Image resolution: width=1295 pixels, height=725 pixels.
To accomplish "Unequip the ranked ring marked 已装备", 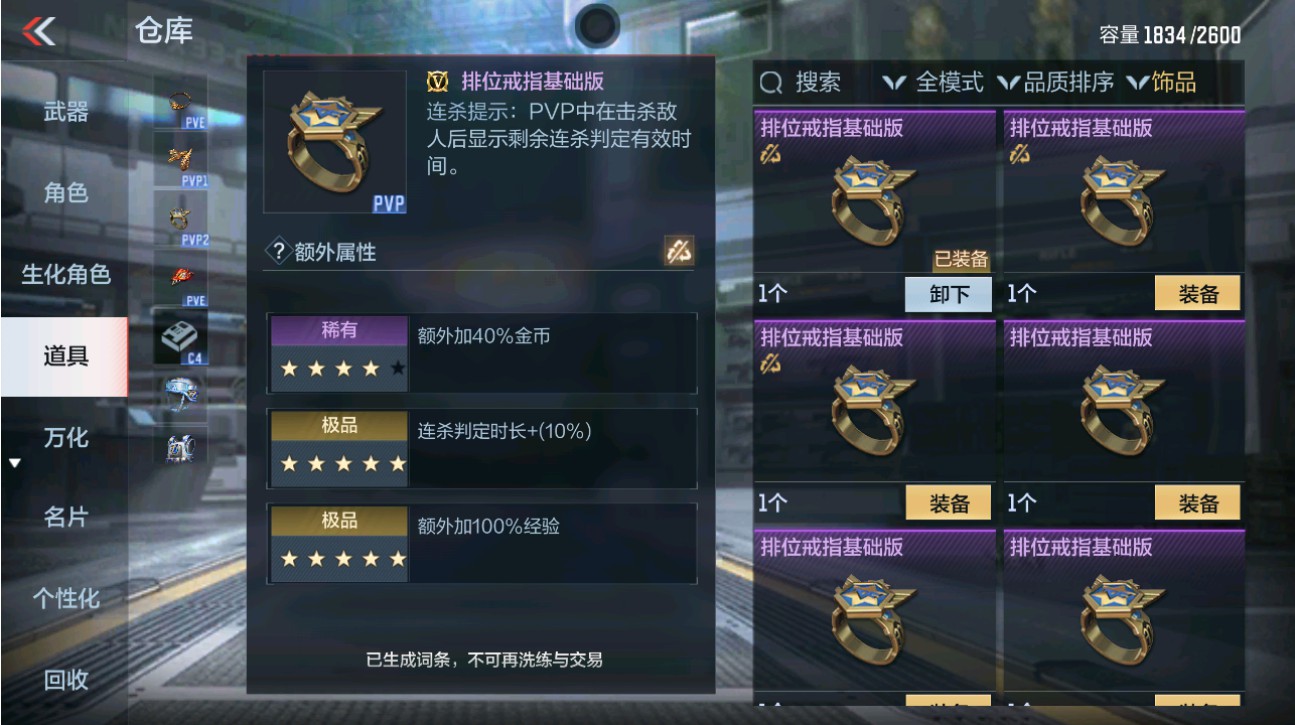I will click(948, 294).
